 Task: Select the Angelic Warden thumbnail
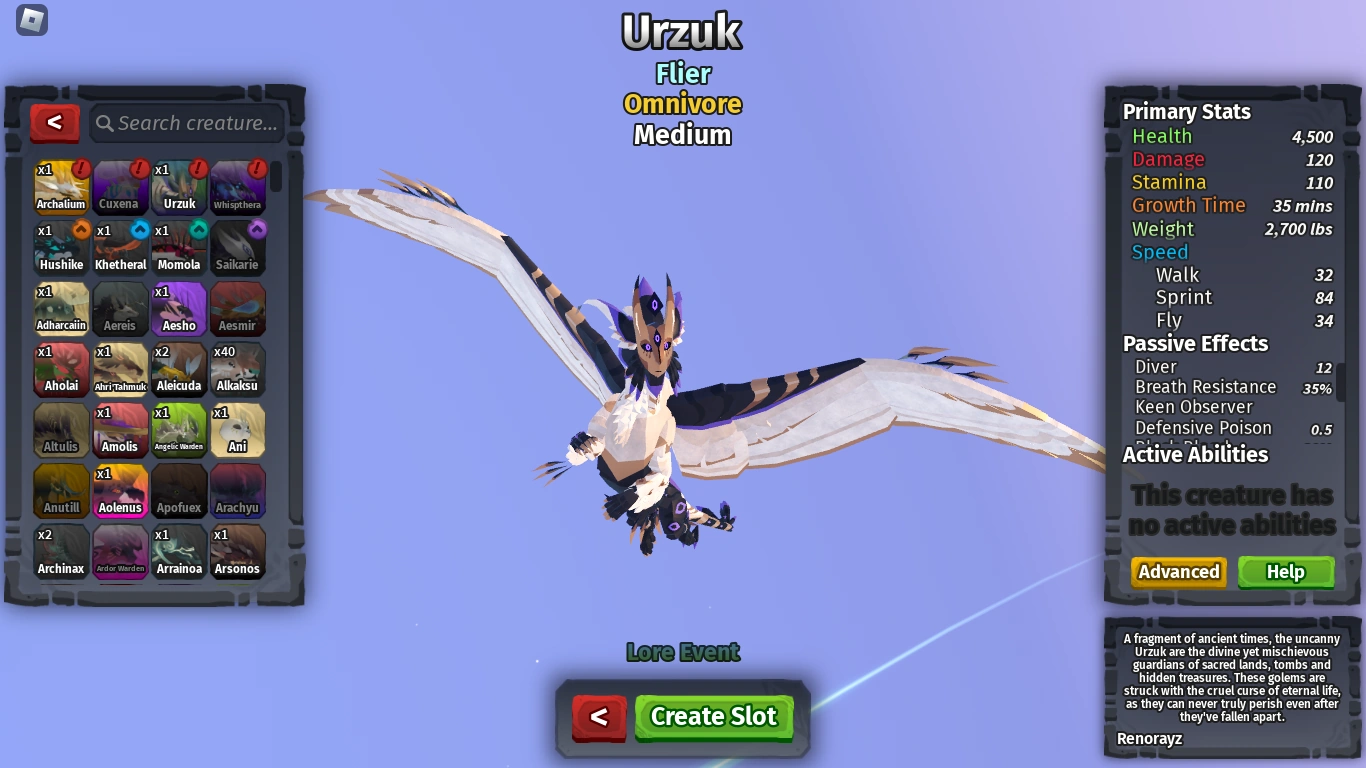(179, 430)
